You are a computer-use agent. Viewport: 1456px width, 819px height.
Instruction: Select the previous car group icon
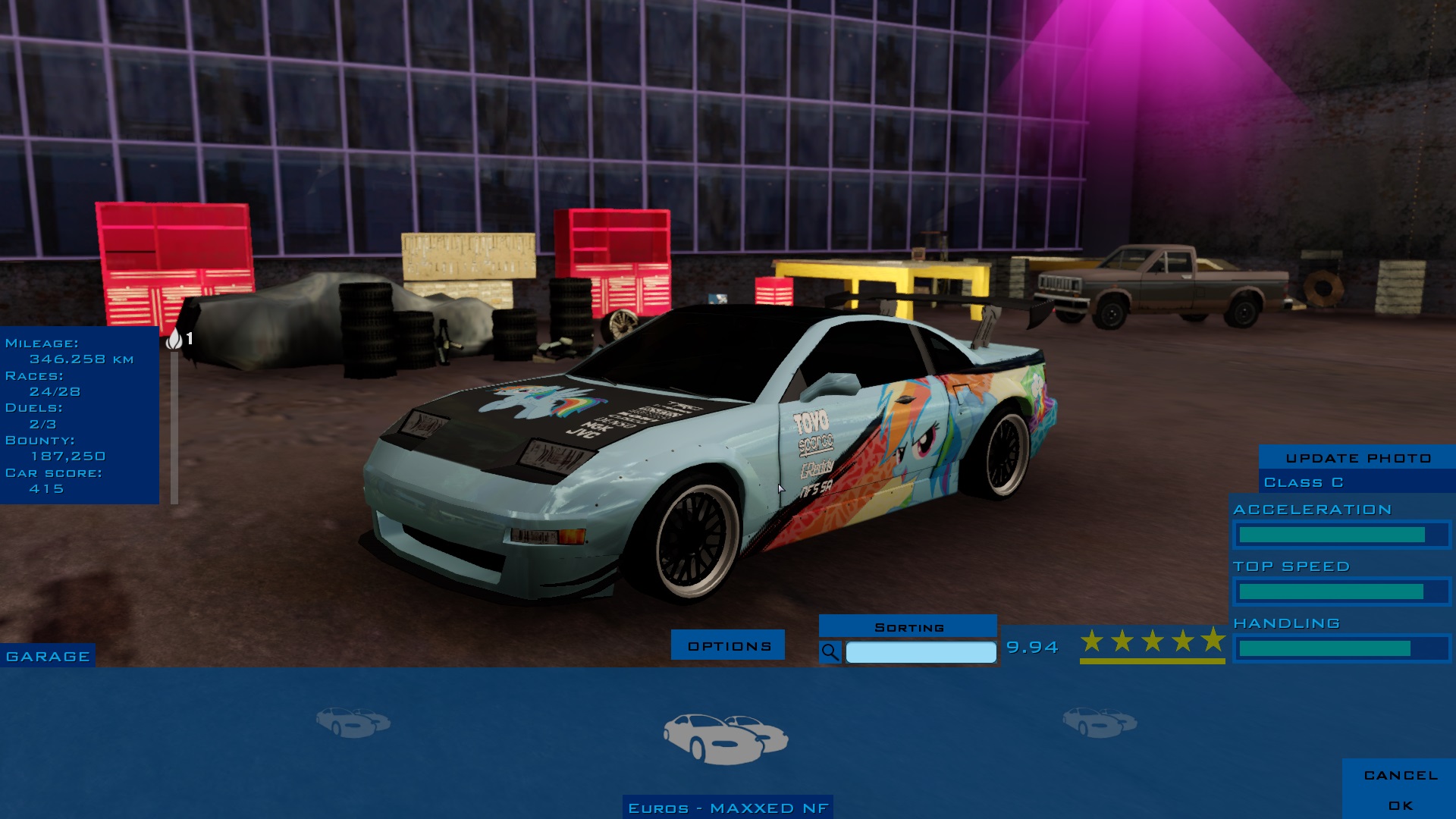point(353,721)
